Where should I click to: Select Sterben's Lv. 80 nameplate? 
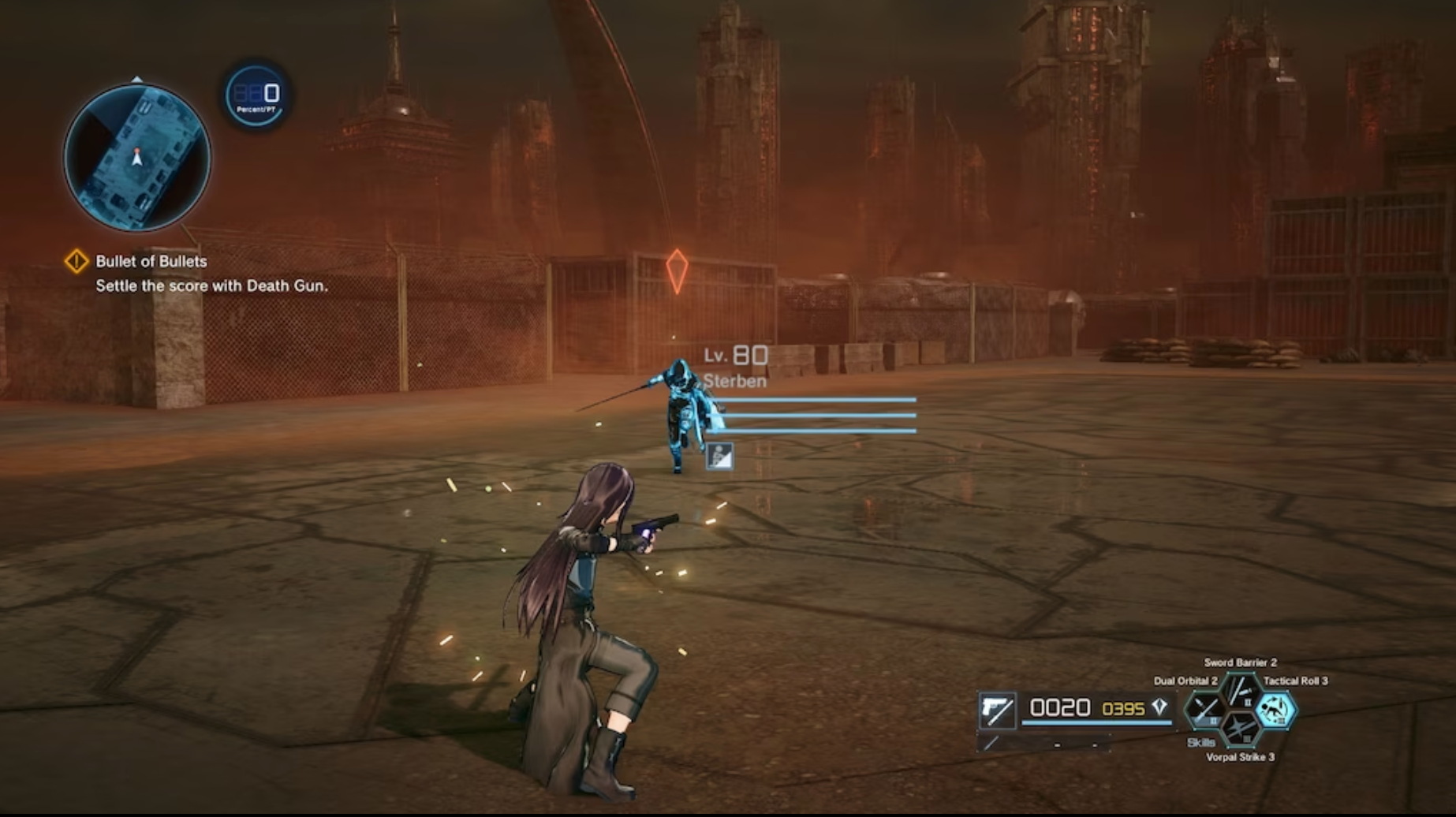734,356
